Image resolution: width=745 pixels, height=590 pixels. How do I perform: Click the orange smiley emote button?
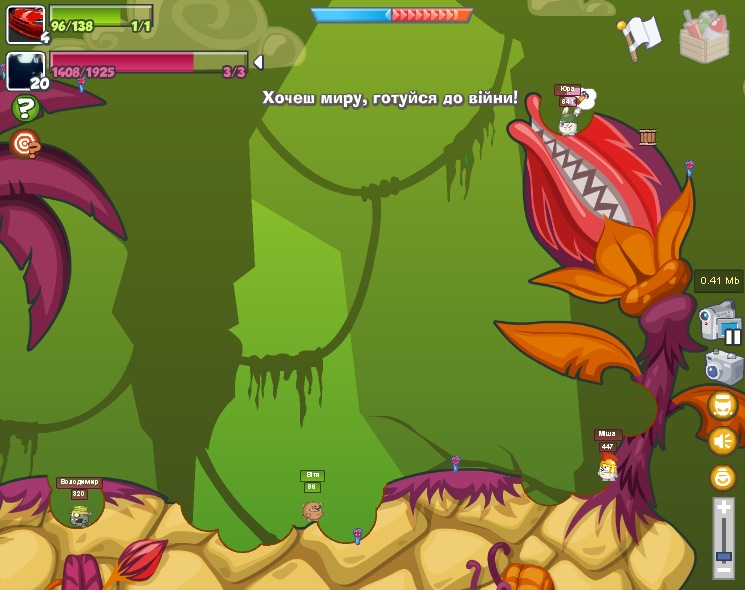point(722,477)
